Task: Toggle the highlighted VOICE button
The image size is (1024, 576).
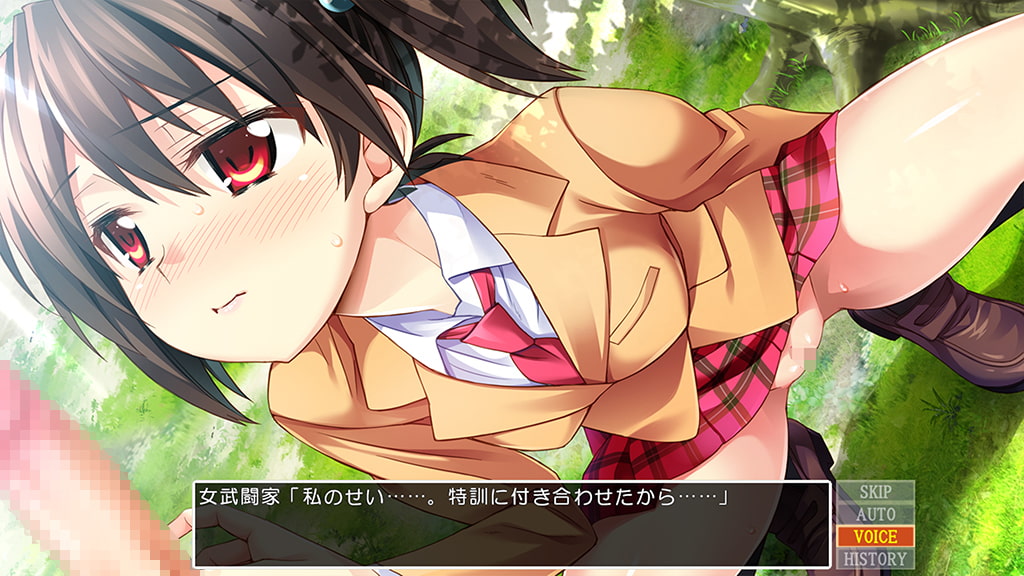Action: coord(875,537)
